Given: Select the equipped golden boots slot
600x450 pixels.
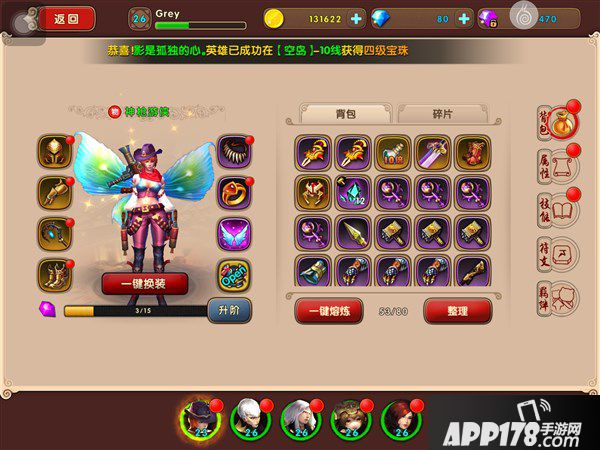Looking at the screenshot, I should click(x=54, y=274).
